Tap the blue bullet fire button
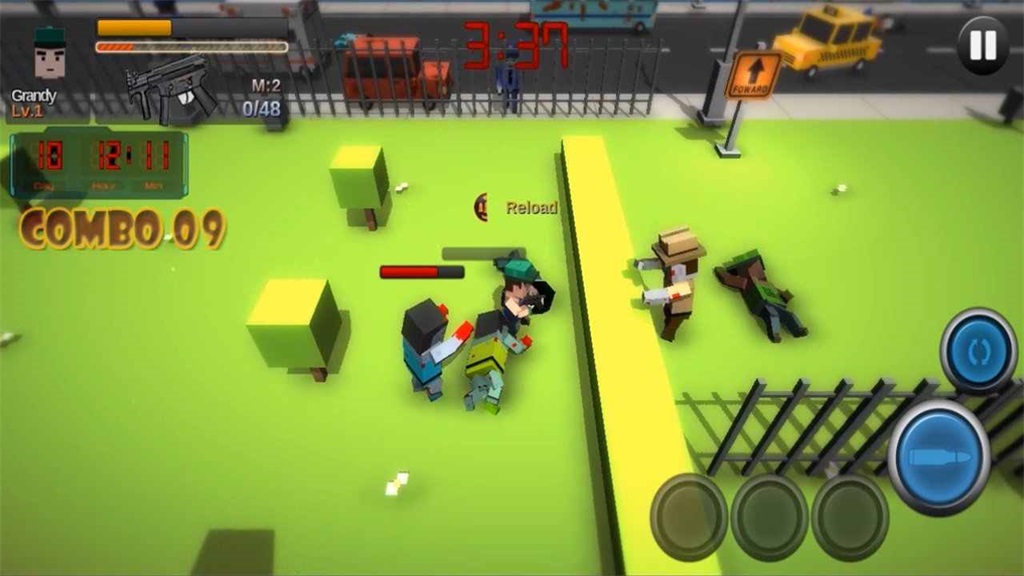This screenshot has height=576, width=1024. (938, 458)
